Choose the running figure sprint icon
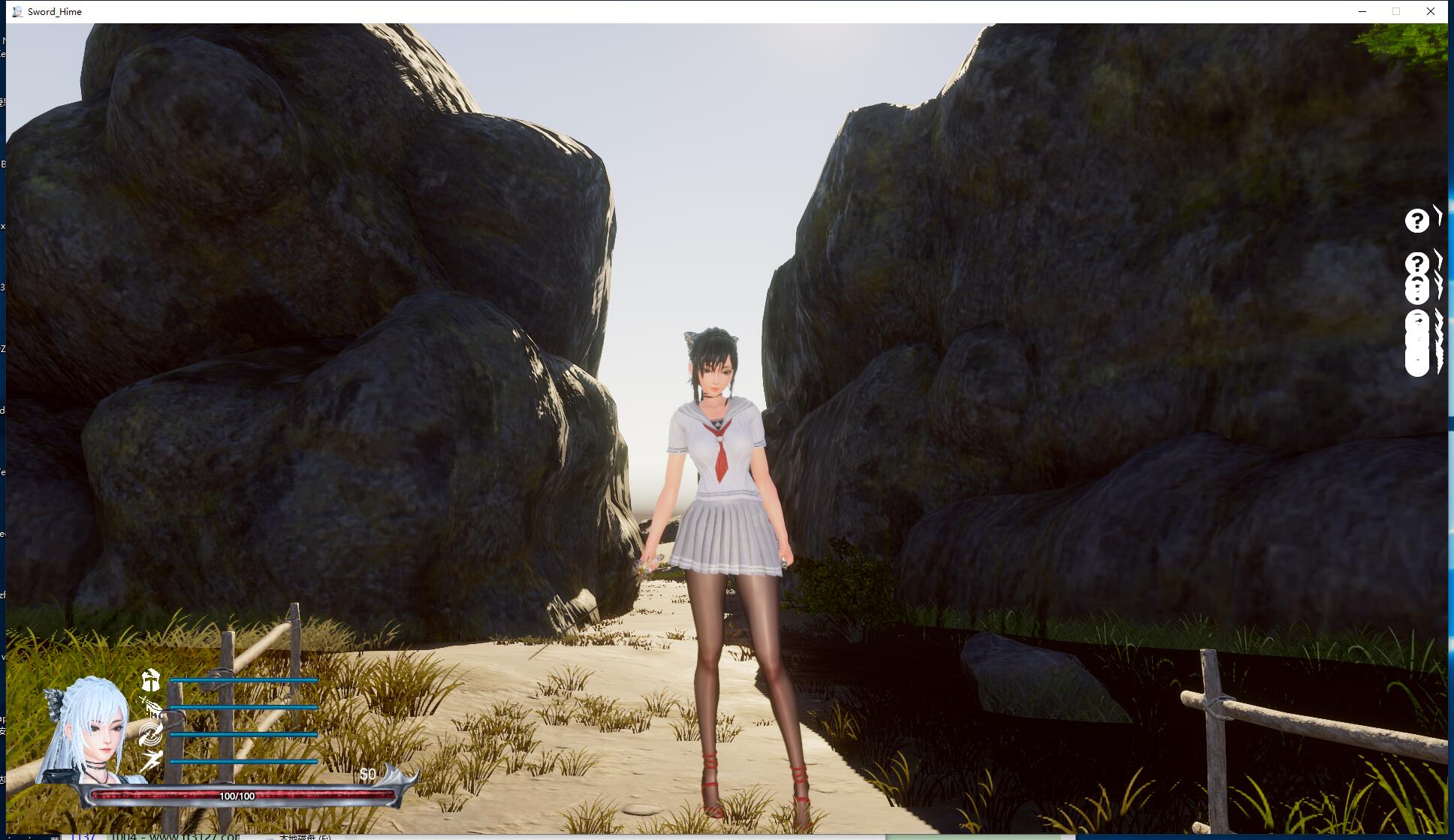1454x840 pixels. [x=151, y=760]
